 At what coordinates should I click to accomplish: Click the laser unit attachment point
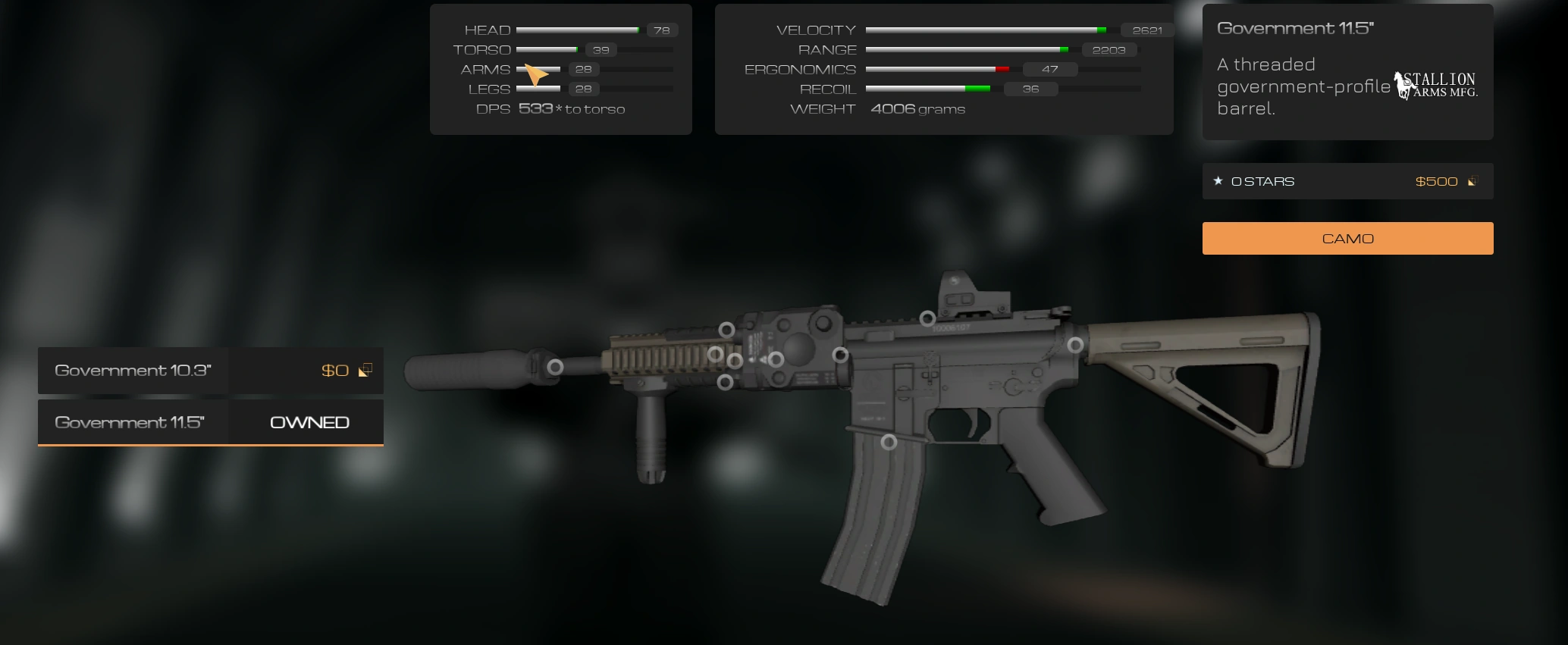777,359
